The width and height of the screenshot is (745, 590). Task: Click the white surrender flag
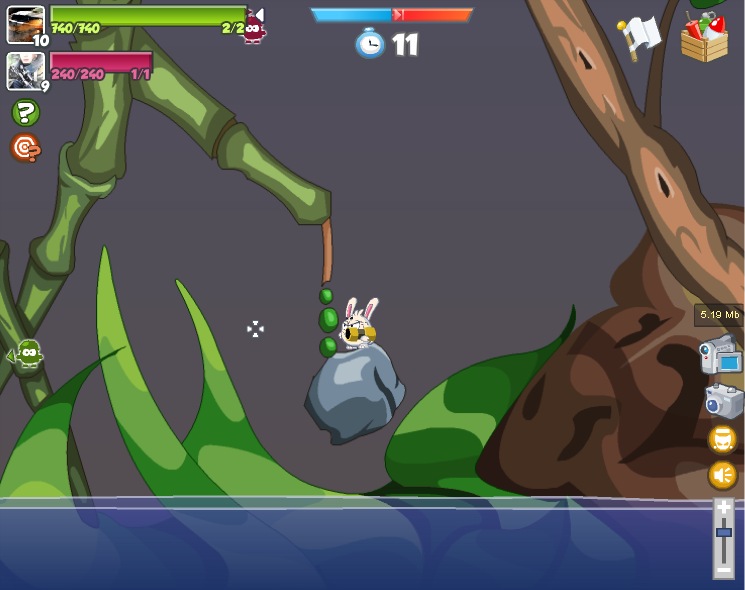click(640, 37)
